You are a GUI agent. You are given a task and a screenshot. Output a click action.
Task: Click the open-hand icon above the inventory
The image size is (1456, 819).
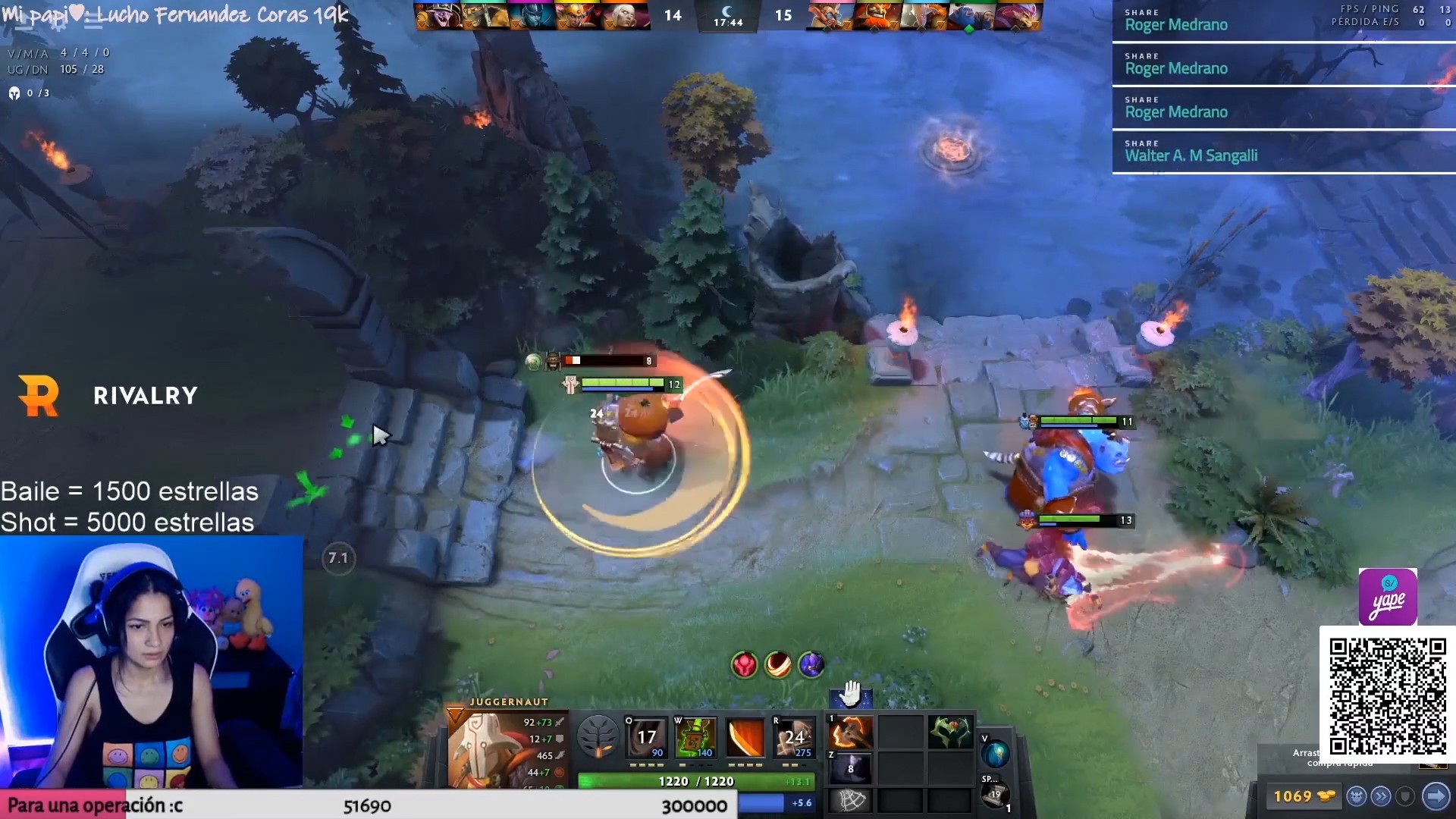click(851, 693)
